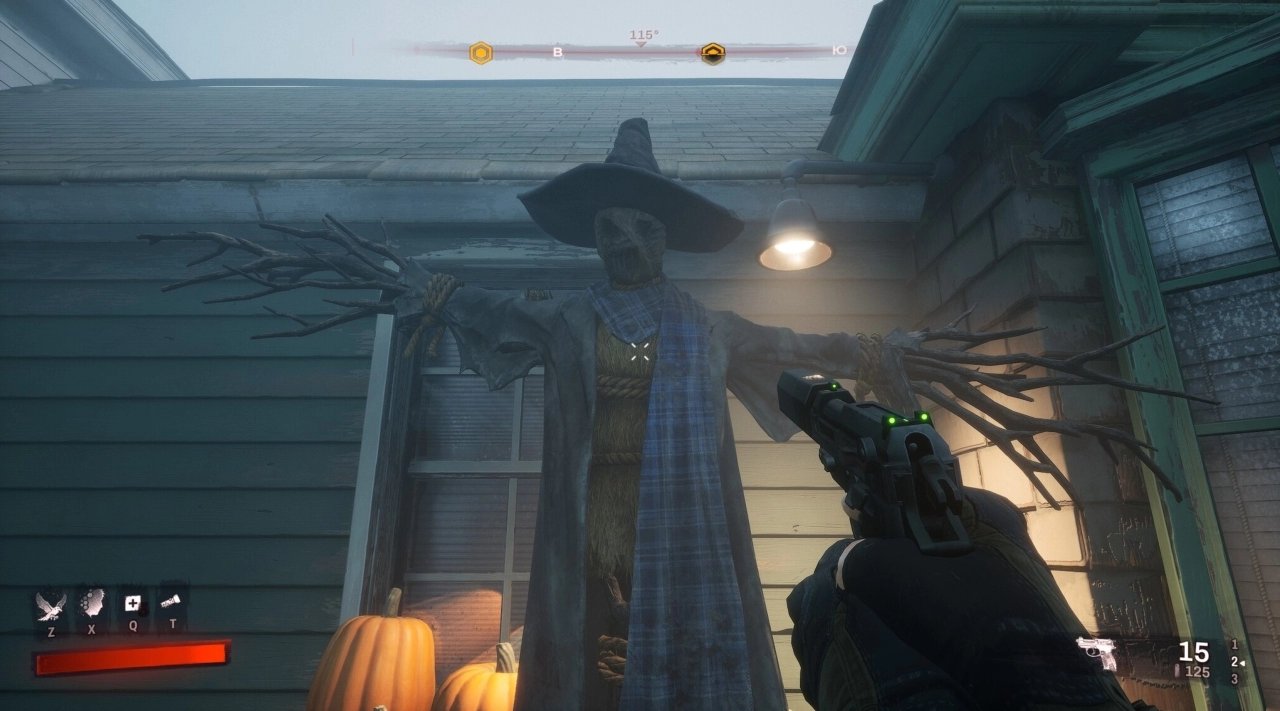Image resolution: width=1280 pixels, height=711 pixels.
Task: Select the medkit heal icon
Action: 132,603
